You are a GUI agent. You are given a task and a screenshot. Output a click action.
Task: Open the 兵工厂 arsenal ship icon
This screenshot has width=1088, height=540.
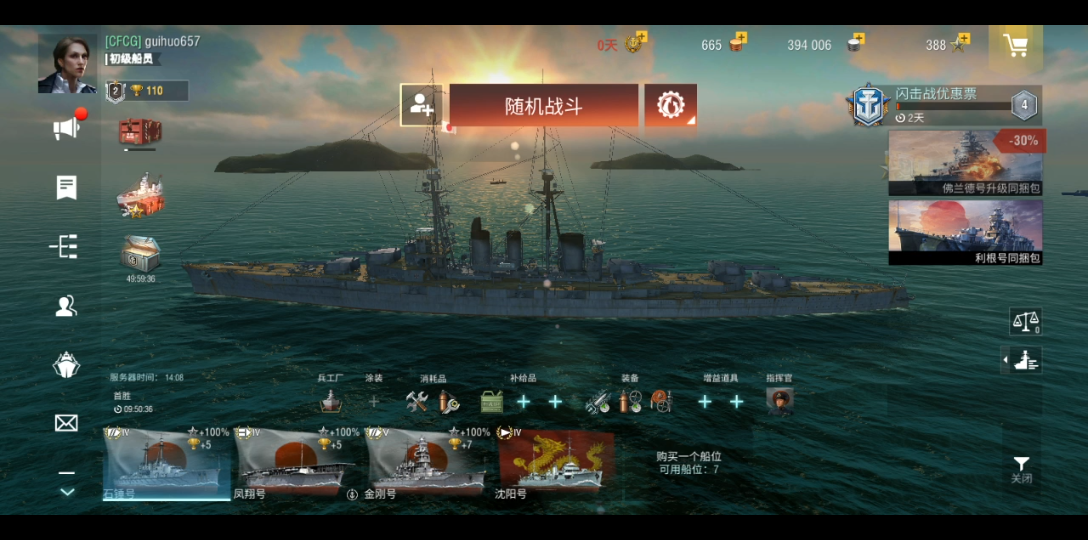(331, 401)
